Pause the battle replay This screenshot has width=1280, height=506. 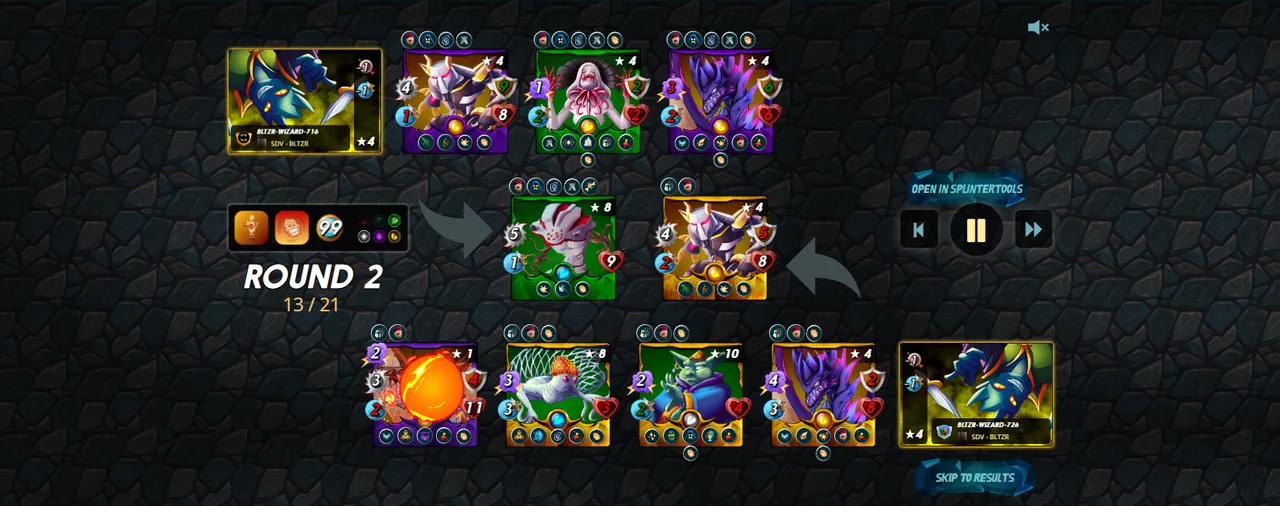[x=976, y=229]
